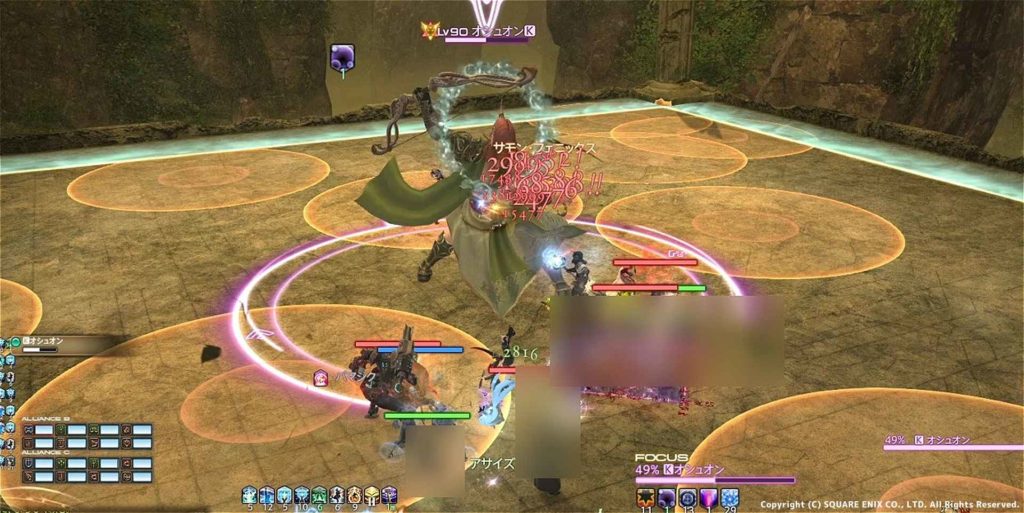This screenshot has height=513, width=1024.
Task: Select the blue snowflake debuff under Focus
Action: [730, 497]
